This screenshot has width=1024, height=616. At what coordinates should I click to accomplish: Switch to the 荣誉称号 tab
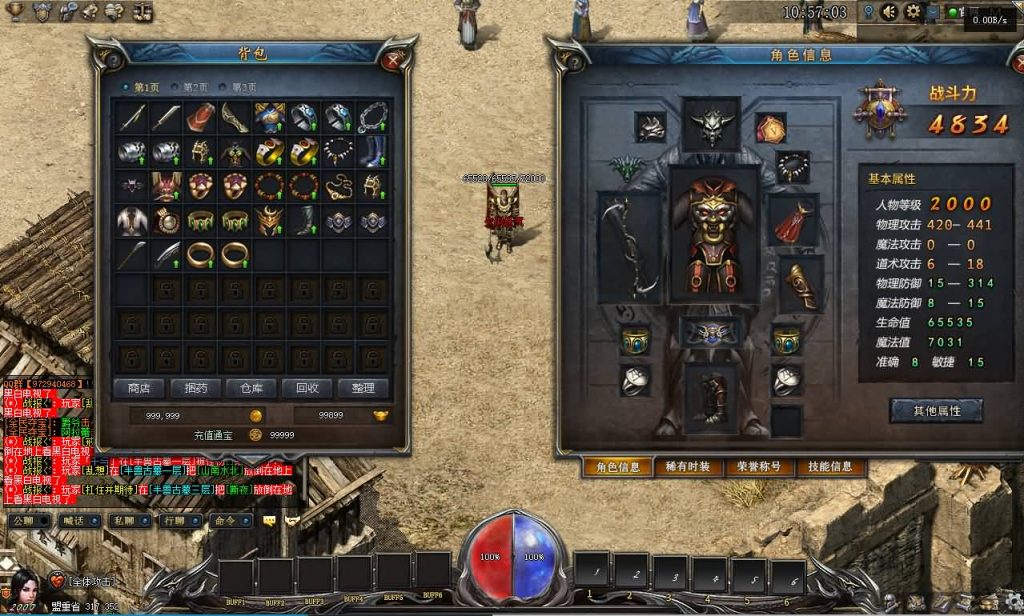[759, 467]
